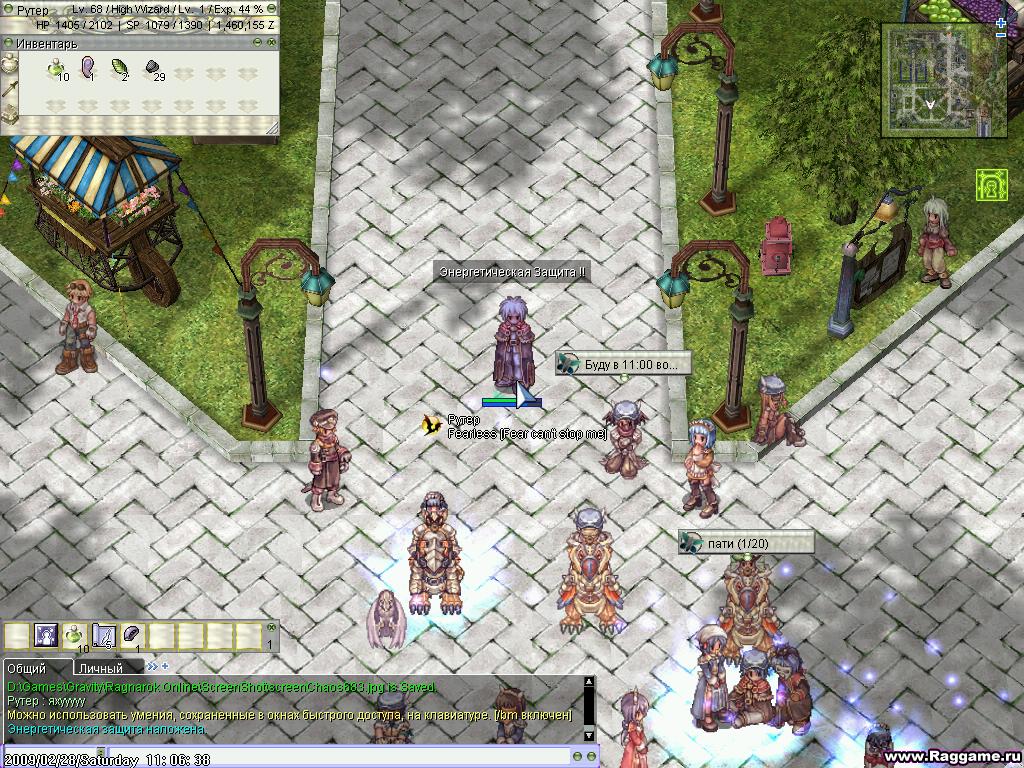Image resolution: width=1024 pixels, height=768 pixels.
Task: Click the green Energy Coat status icon
Action: point(990,185)
